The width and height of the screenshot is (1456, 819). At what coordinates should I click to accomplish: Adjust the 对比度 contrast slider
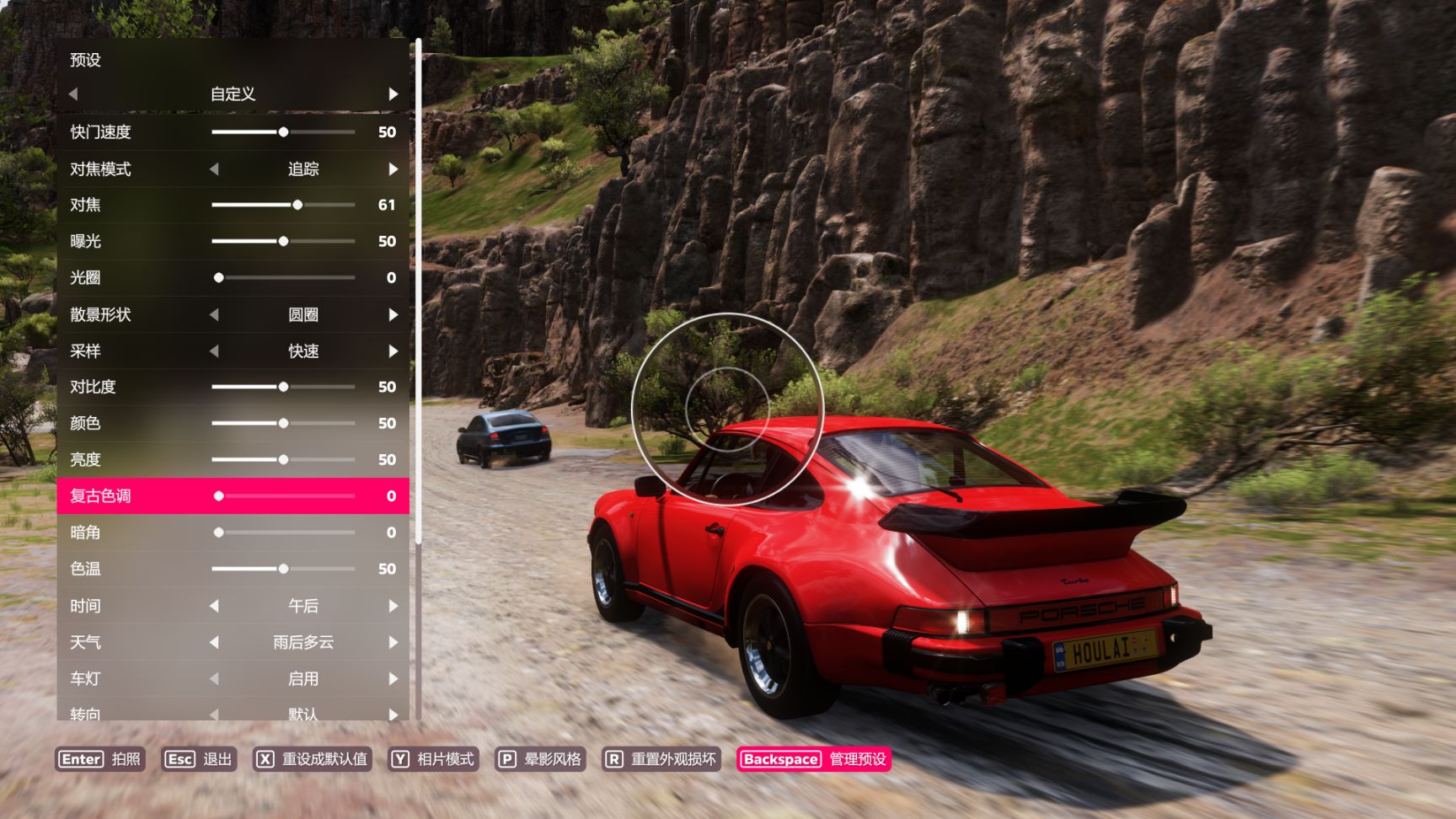tap(283, 387)
